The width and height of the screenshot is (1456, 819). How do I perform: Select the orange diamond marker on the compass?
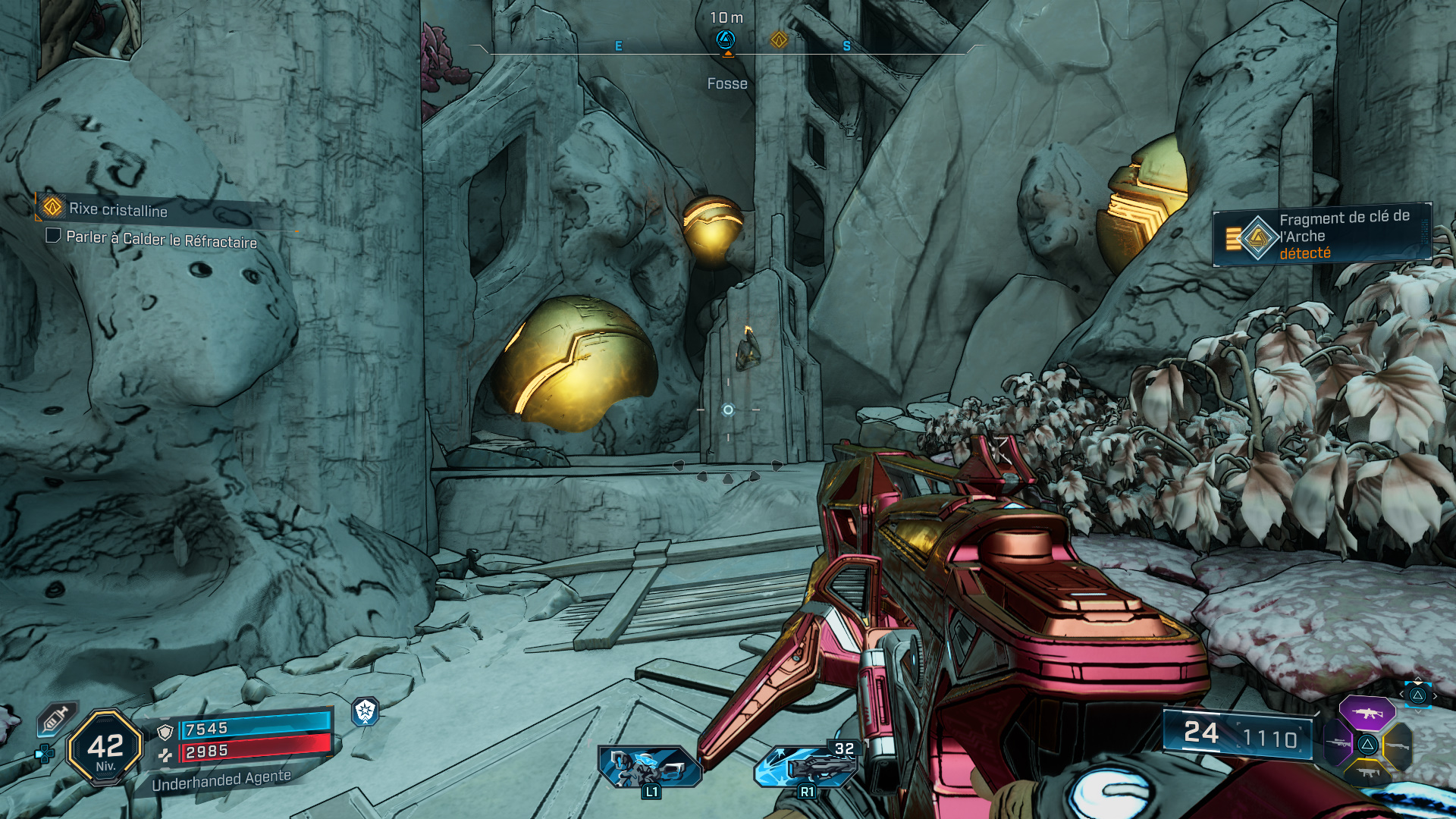(x=779, y=39)
